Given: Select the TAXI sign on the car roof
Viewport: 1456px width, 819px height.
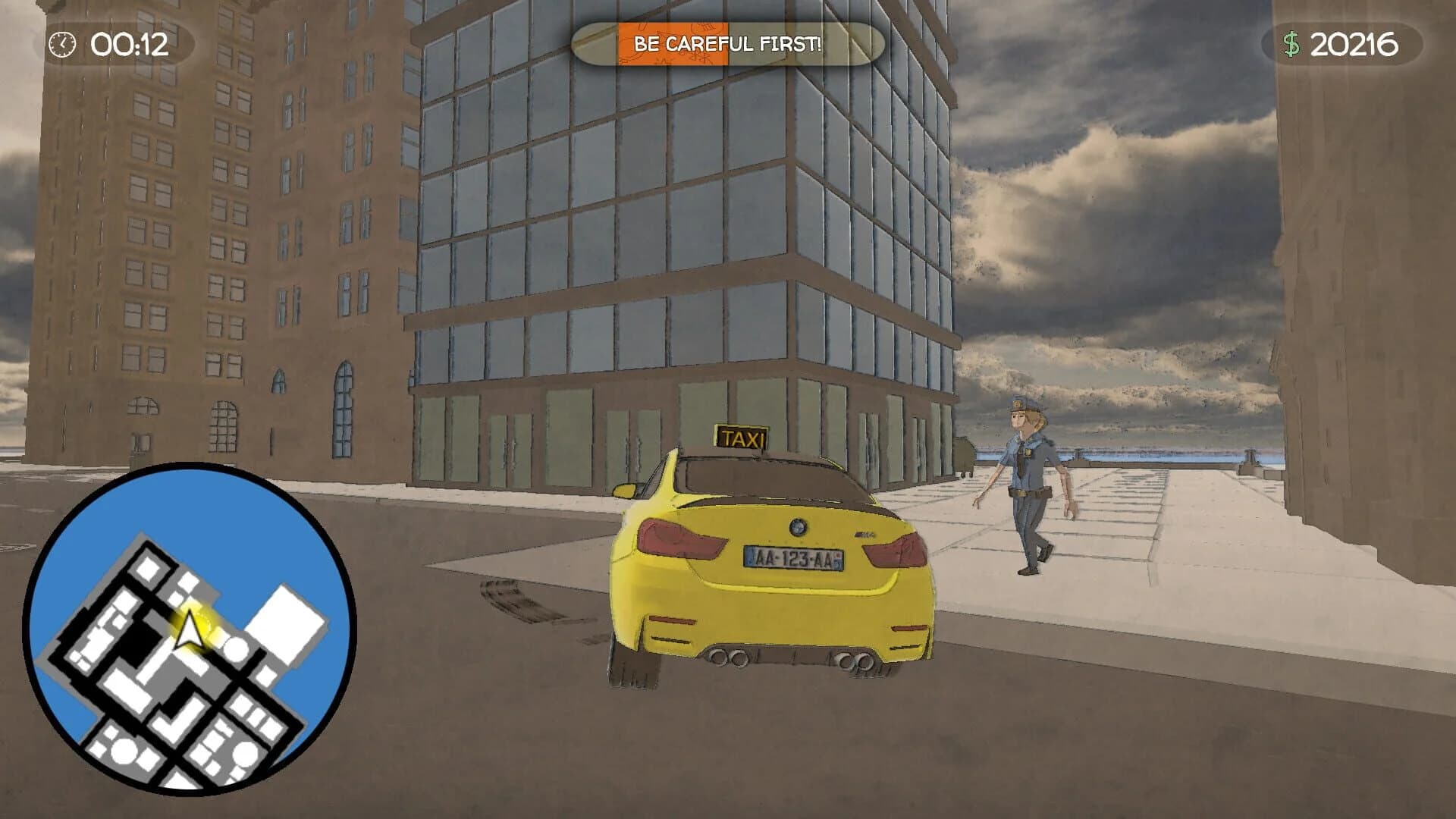Looking at the screenshot, I should (x=740, y=435).
